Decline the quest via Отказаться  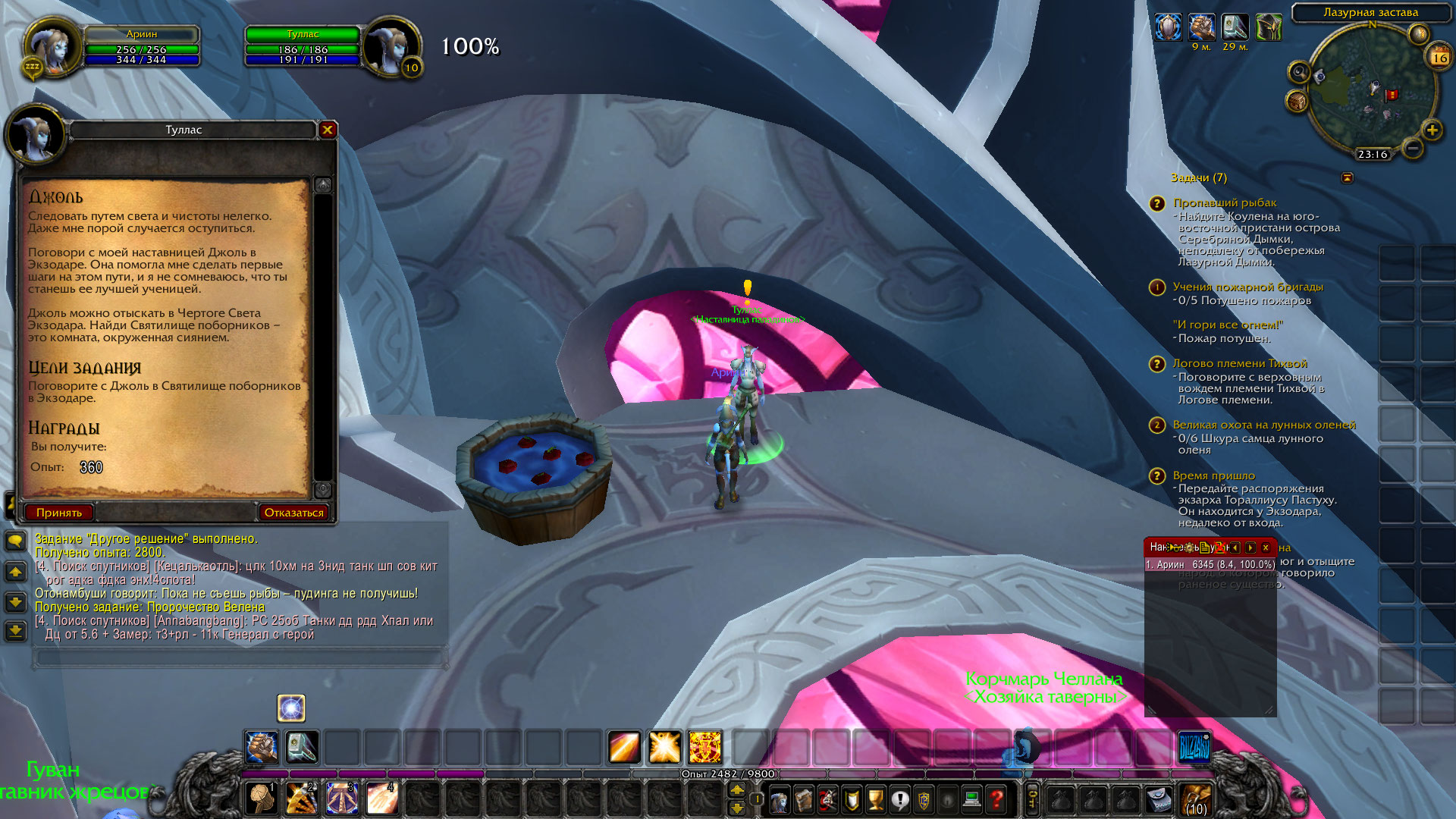pyautogui.click(x=293, y=513)
